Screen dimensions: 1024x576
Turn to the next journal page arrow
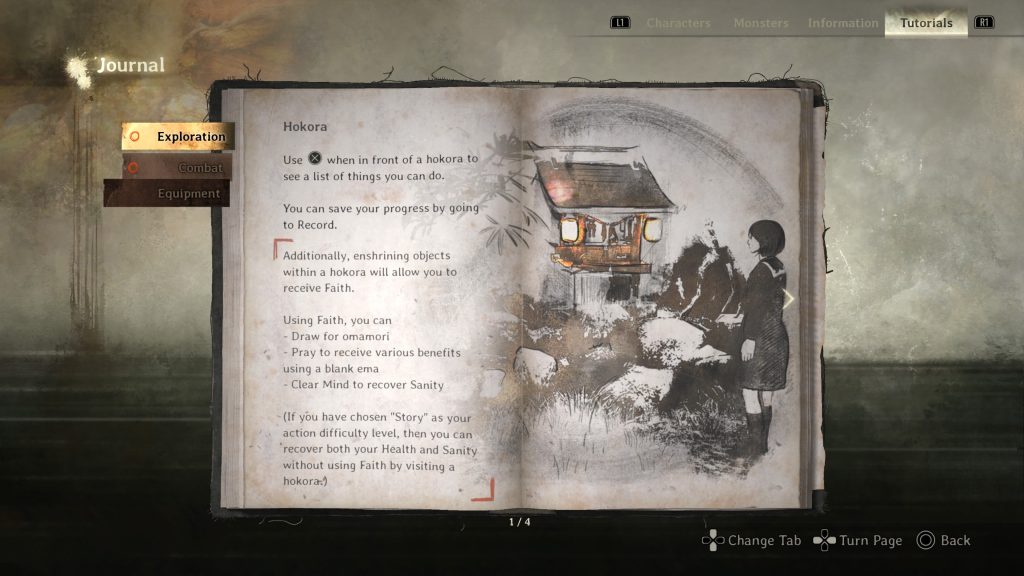(788, 299)
